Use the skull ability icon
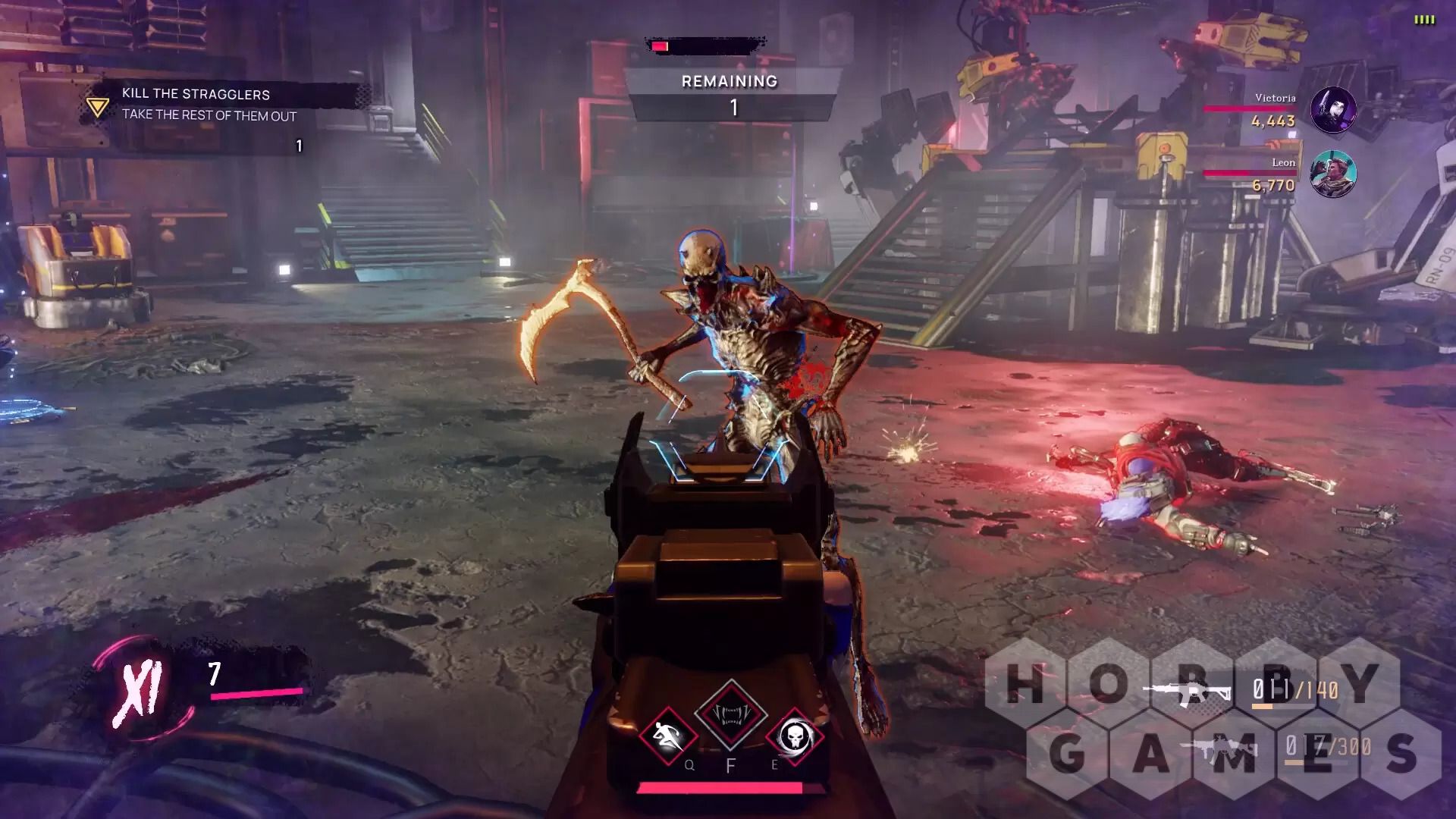The width and height of the screenshot is (1456, 819). tap(794, 736)
